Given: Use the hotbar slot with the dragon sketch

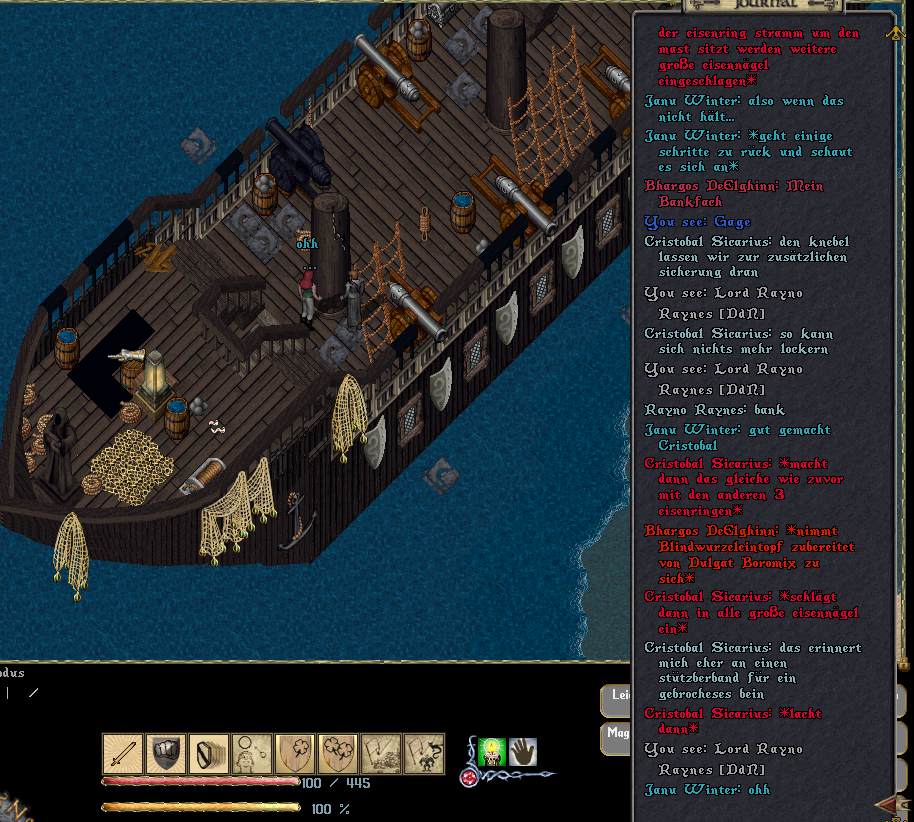Looking at the screenshot, I should pyautogui.click(x=424, y=754).
